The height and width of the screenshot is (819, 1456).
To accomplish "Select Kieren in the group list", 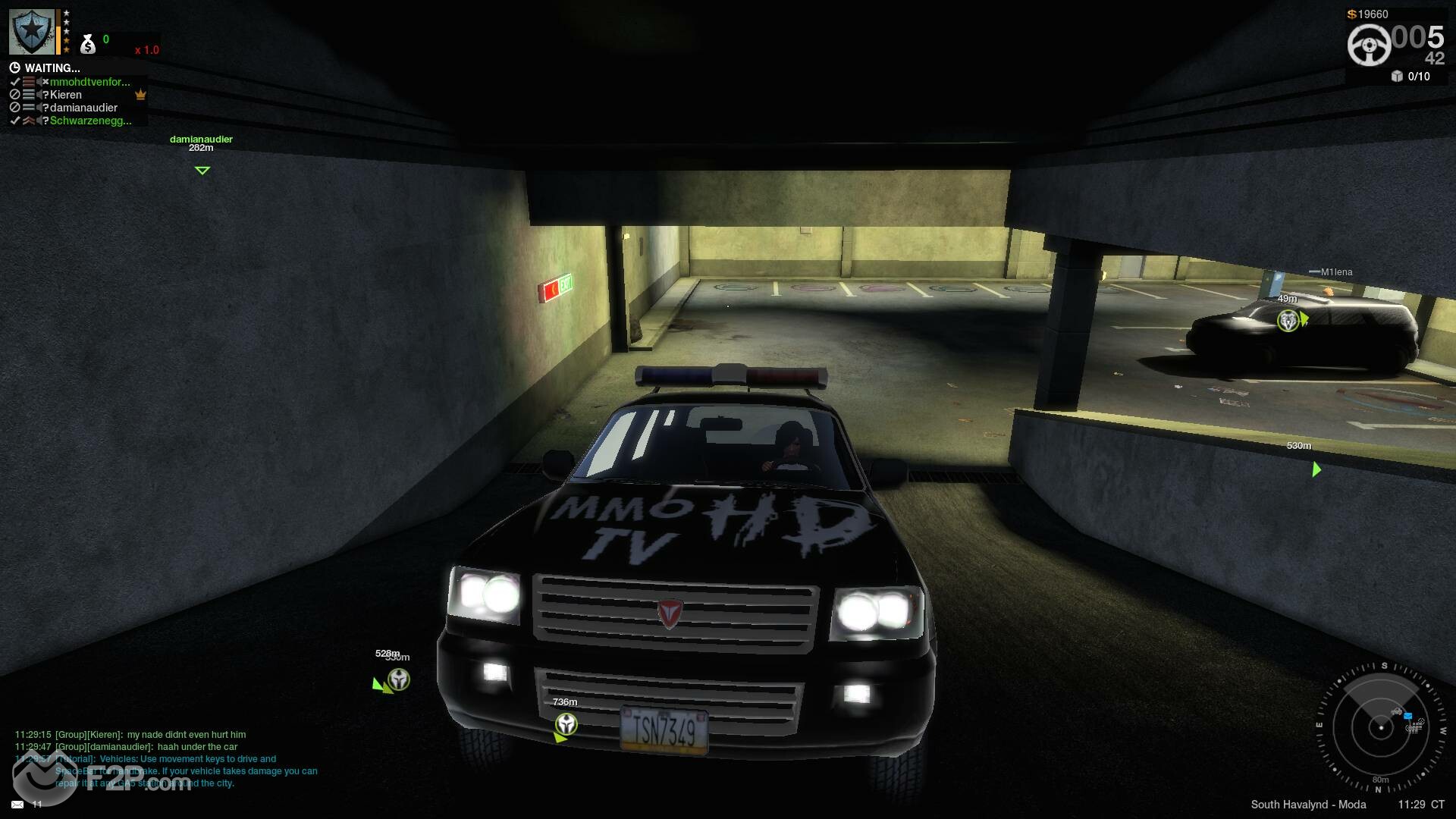I will 66,95.
